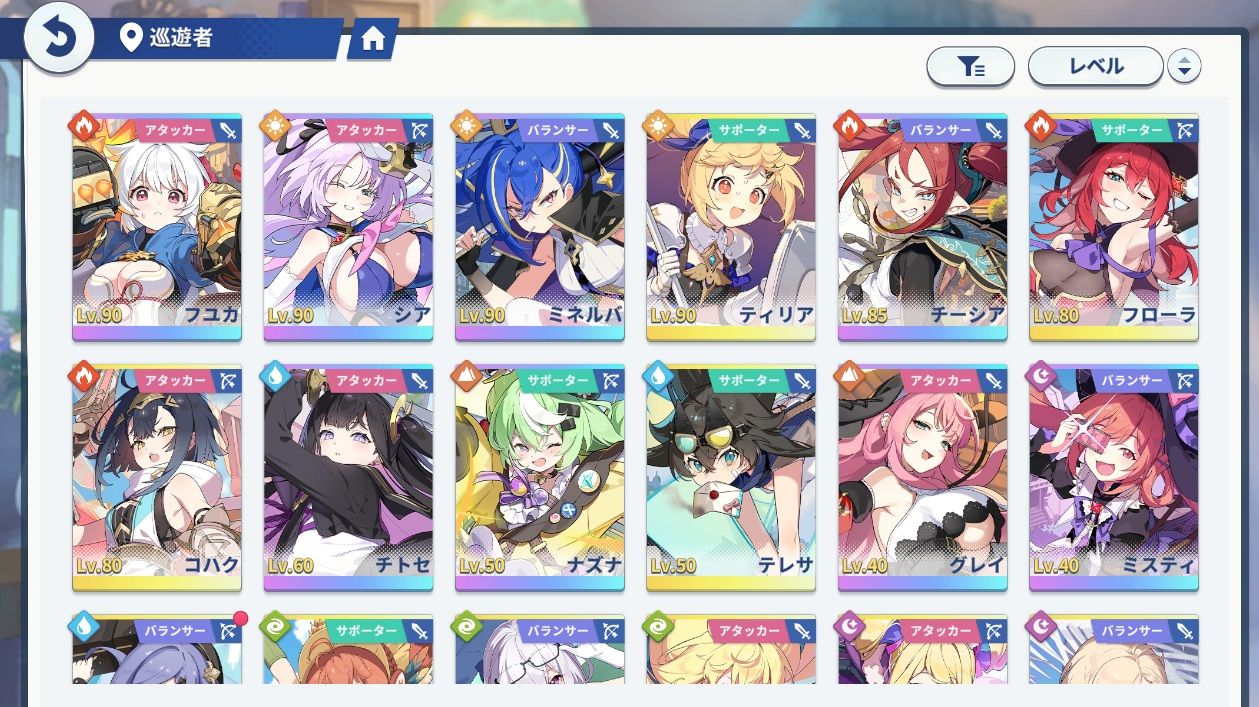
Task: View the テレサ character card
Action: point(731,477)
